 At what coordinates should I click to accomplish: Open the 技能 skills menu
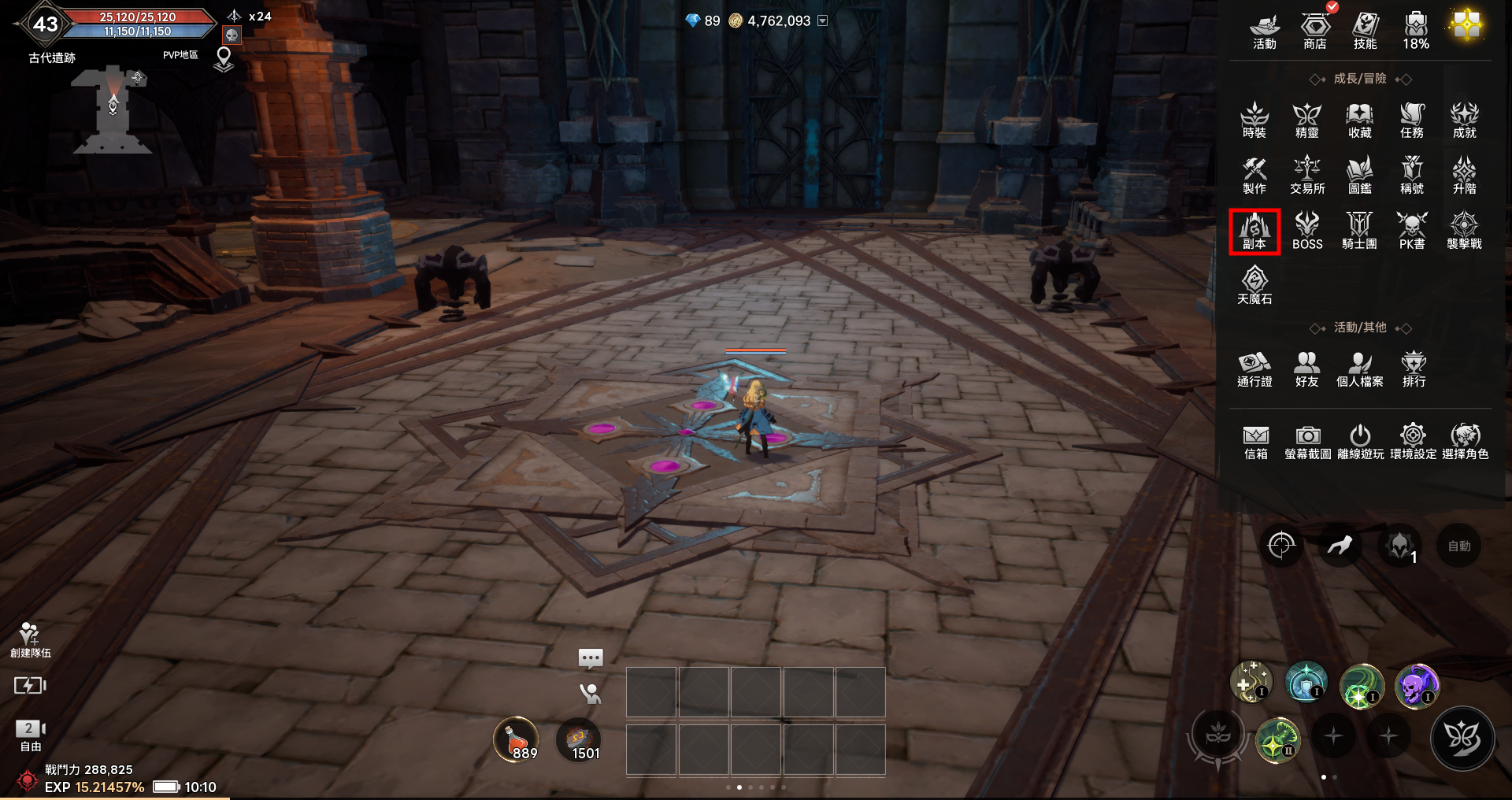point(1365,31)
